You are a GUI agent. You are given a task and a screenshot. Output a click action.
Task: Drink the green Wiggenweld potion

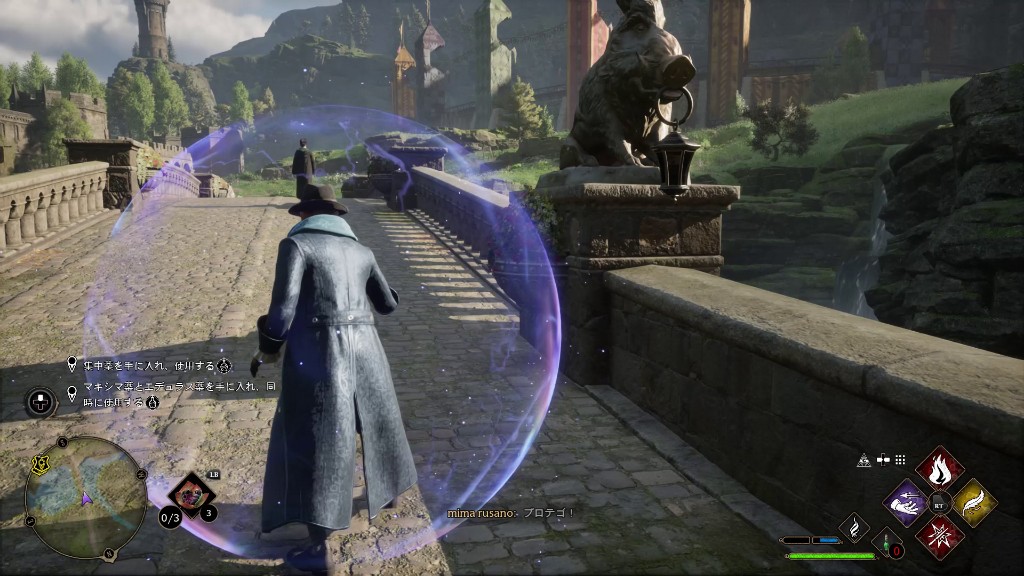(x=886, y=543)
